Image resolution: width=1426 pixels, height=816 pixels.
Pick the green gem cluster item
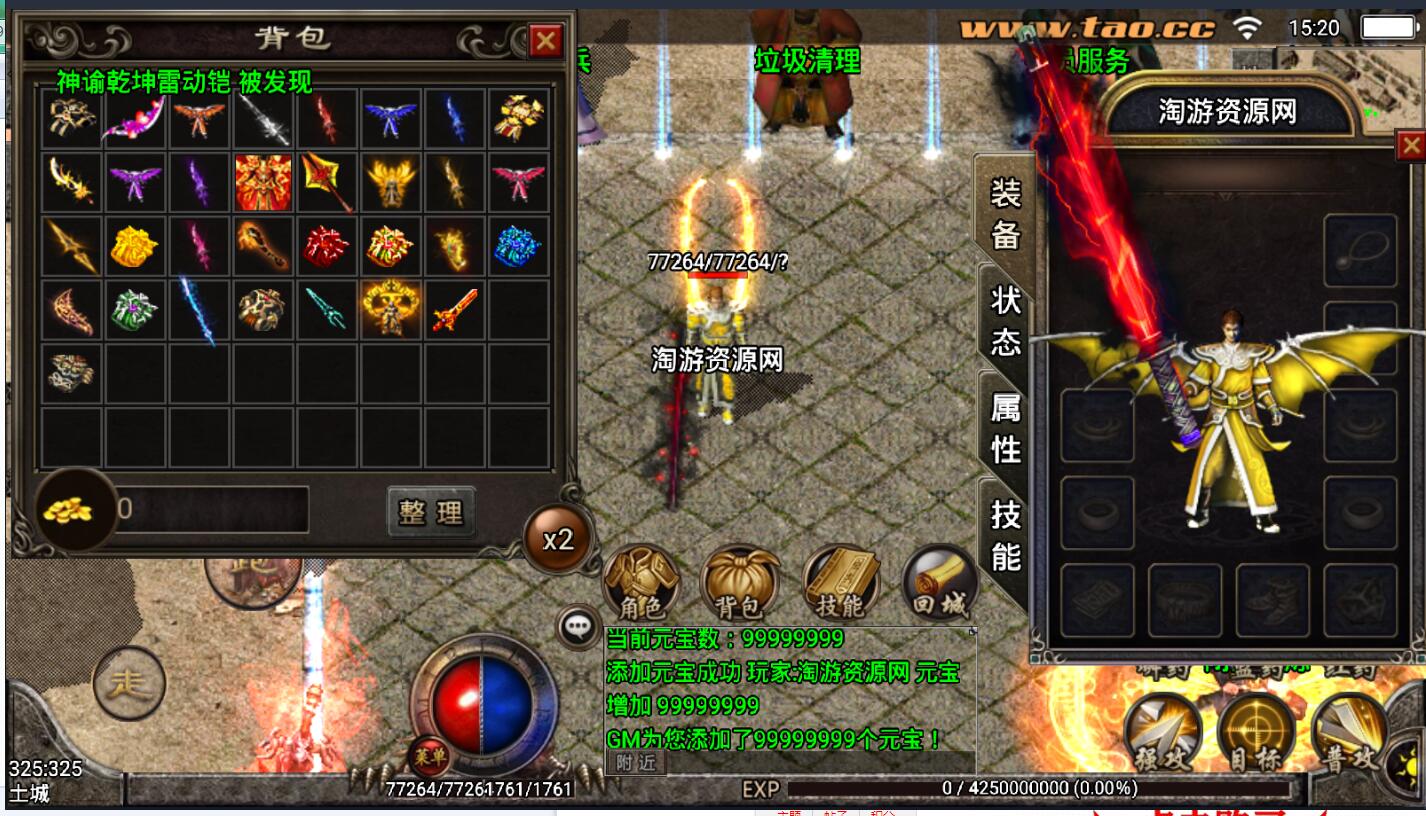(135, 309)
